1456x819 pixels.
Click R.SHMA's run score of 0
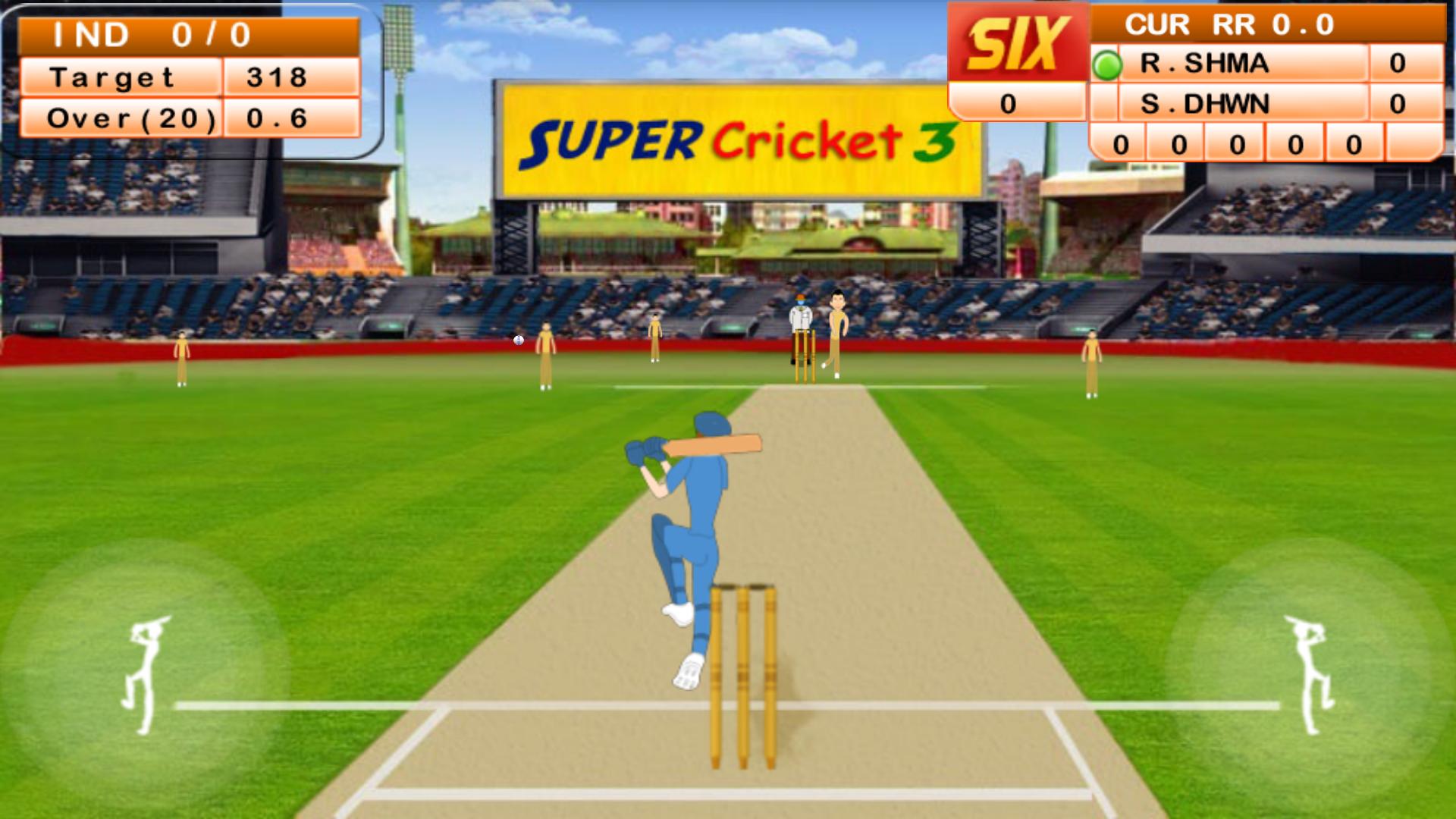tap(1399, 64)
